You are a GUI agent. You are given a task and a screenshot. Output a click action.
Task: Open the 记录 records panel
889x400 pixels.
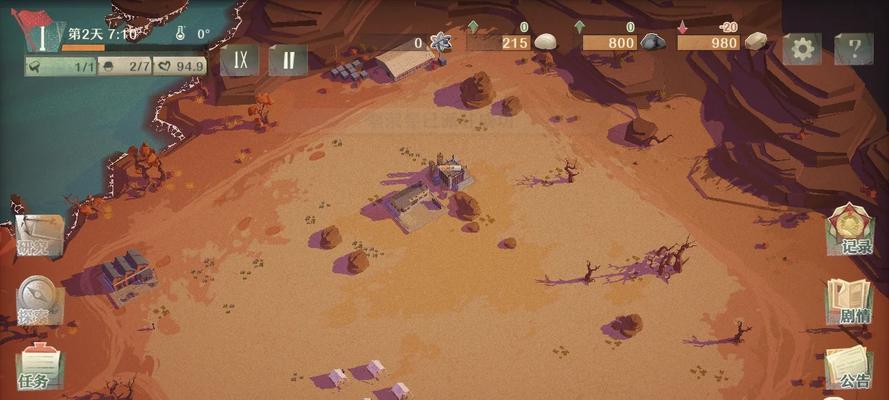point(851,231)
